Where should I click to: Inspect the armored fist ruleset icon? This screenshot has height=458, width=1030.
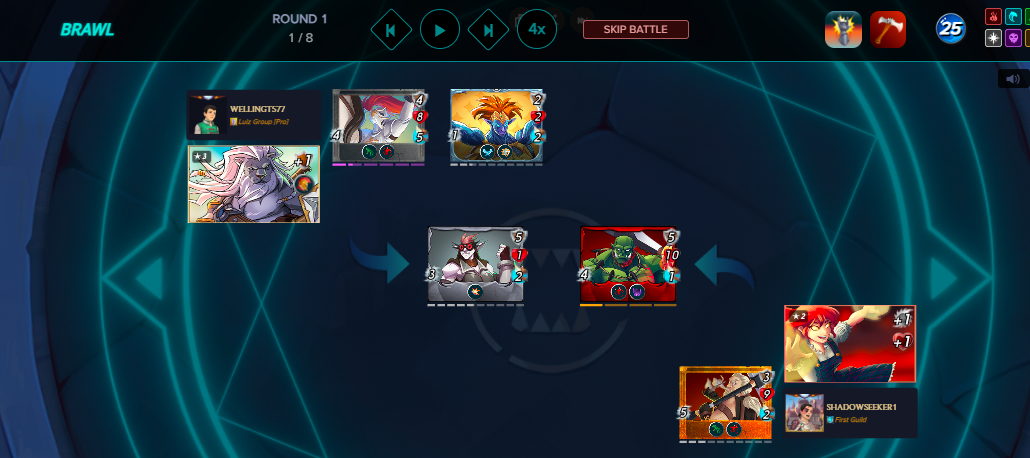pyautogui.click(x=843, y=29)
